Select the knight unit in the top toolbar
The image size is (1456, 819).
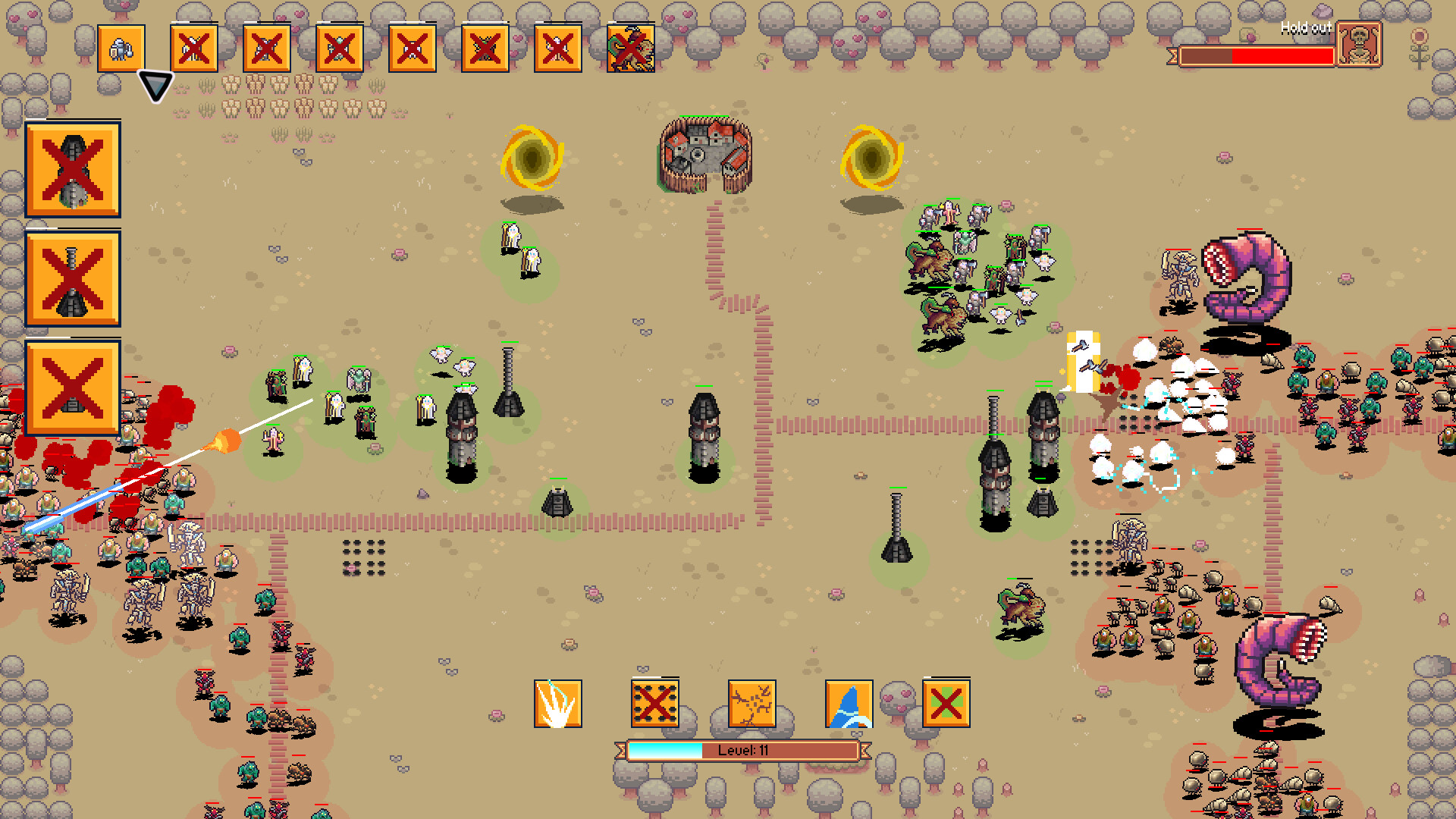pos(121,48)
